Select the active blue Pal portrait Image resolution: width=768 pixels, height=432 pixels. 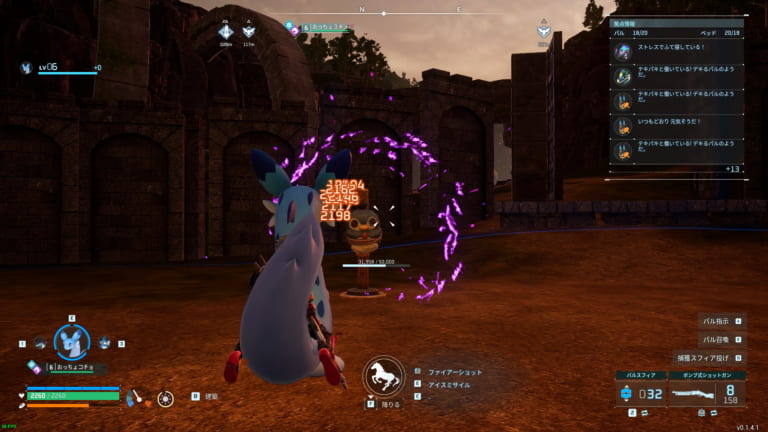tap(72, 343)
